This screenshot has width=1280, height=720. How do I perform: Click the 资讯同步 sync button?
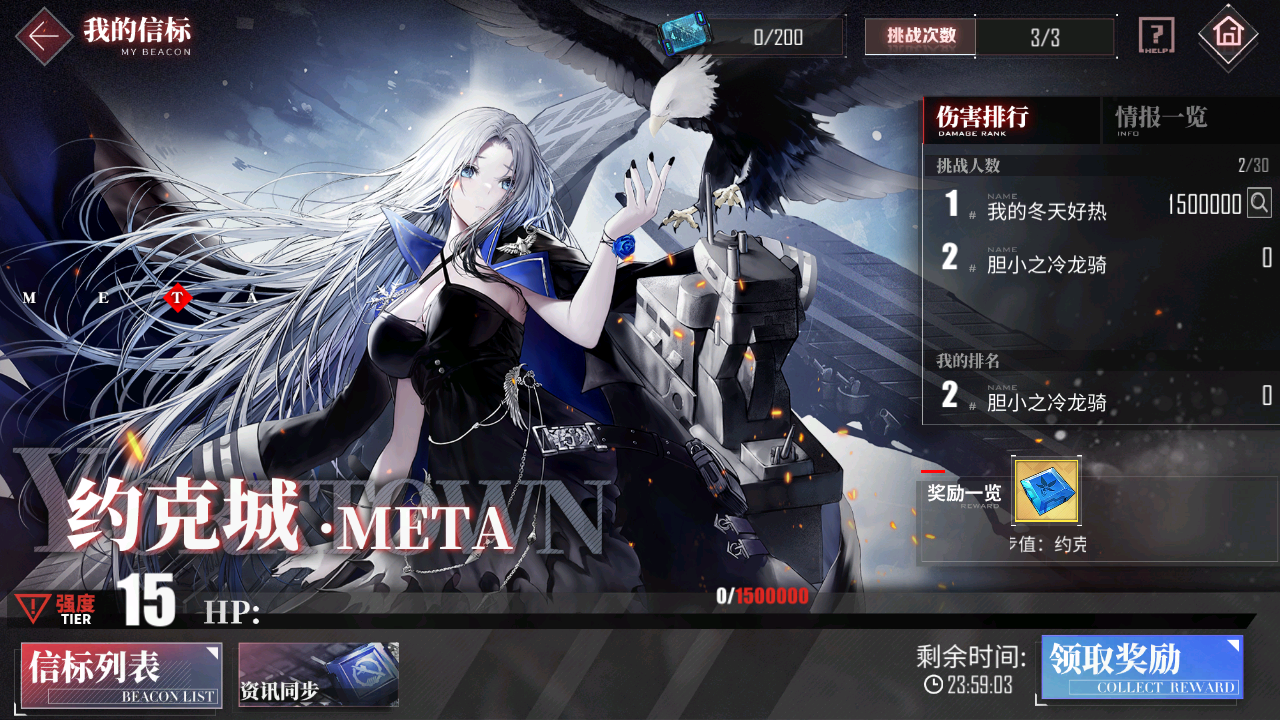click(x=318, y=674)
